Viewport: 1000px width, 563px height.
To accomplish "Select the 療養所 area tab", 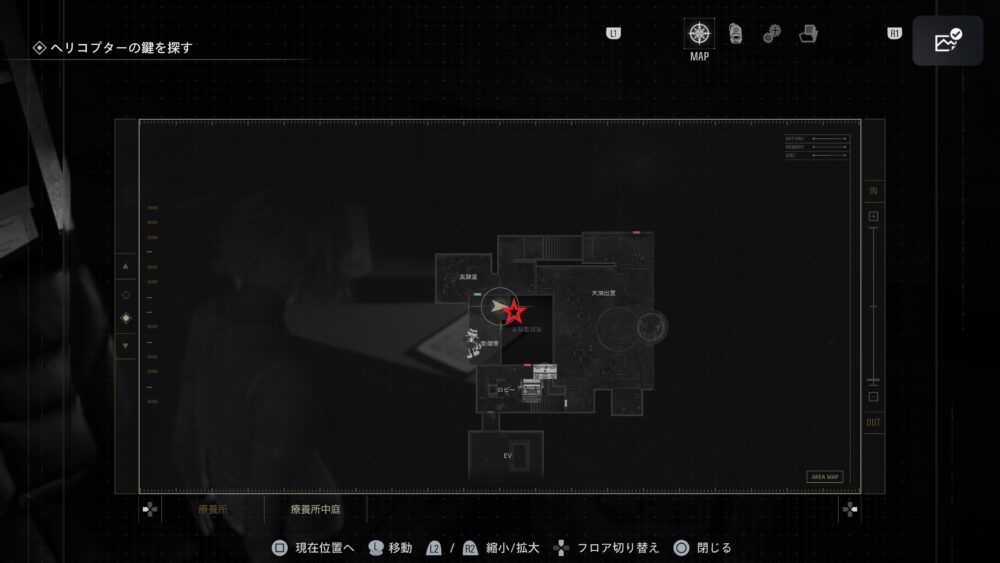I will point(215,509).
